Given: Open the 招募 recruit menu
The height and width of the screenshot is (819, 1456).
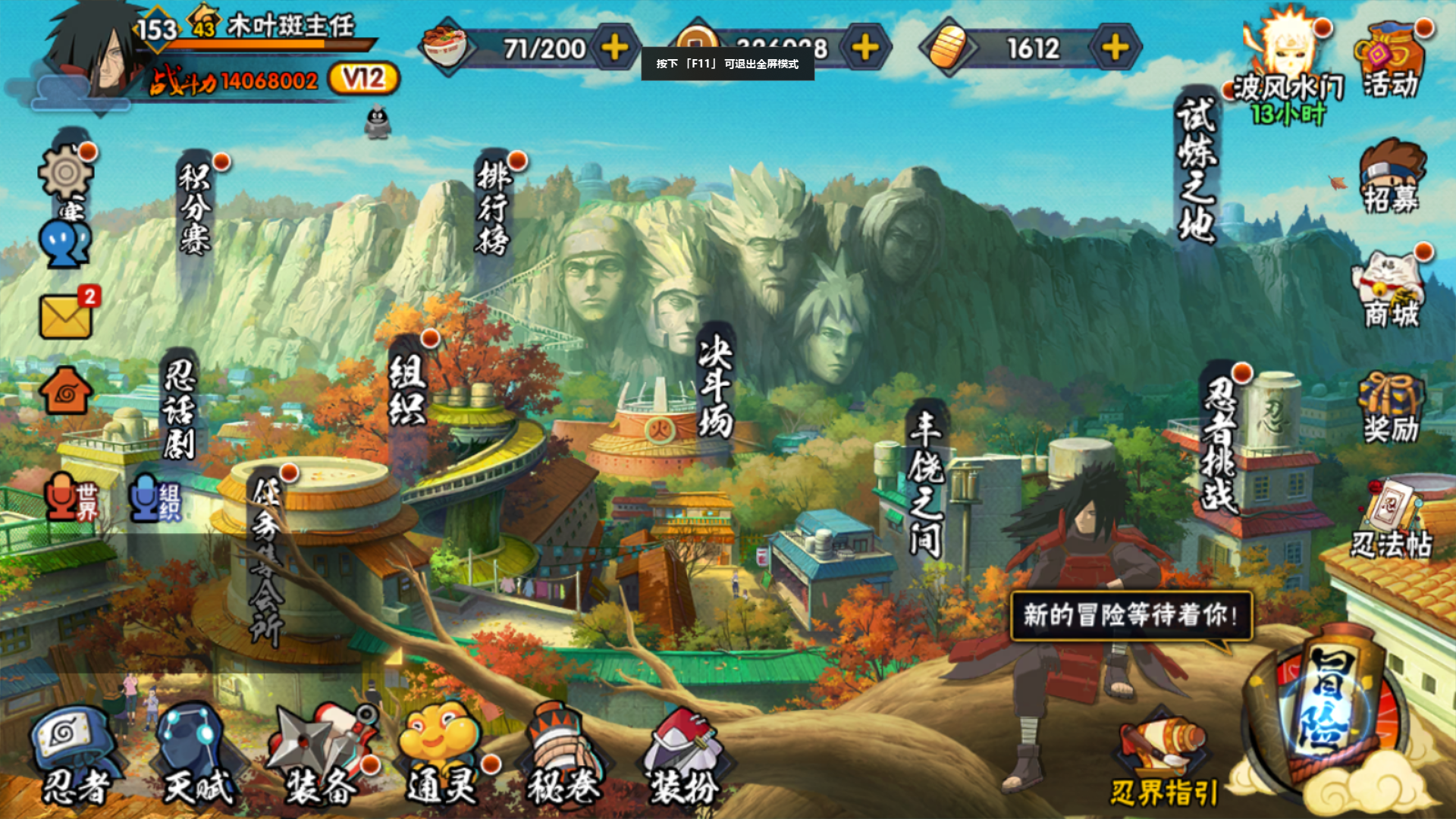Looking at the screenshot, I should pos(1391,177).
